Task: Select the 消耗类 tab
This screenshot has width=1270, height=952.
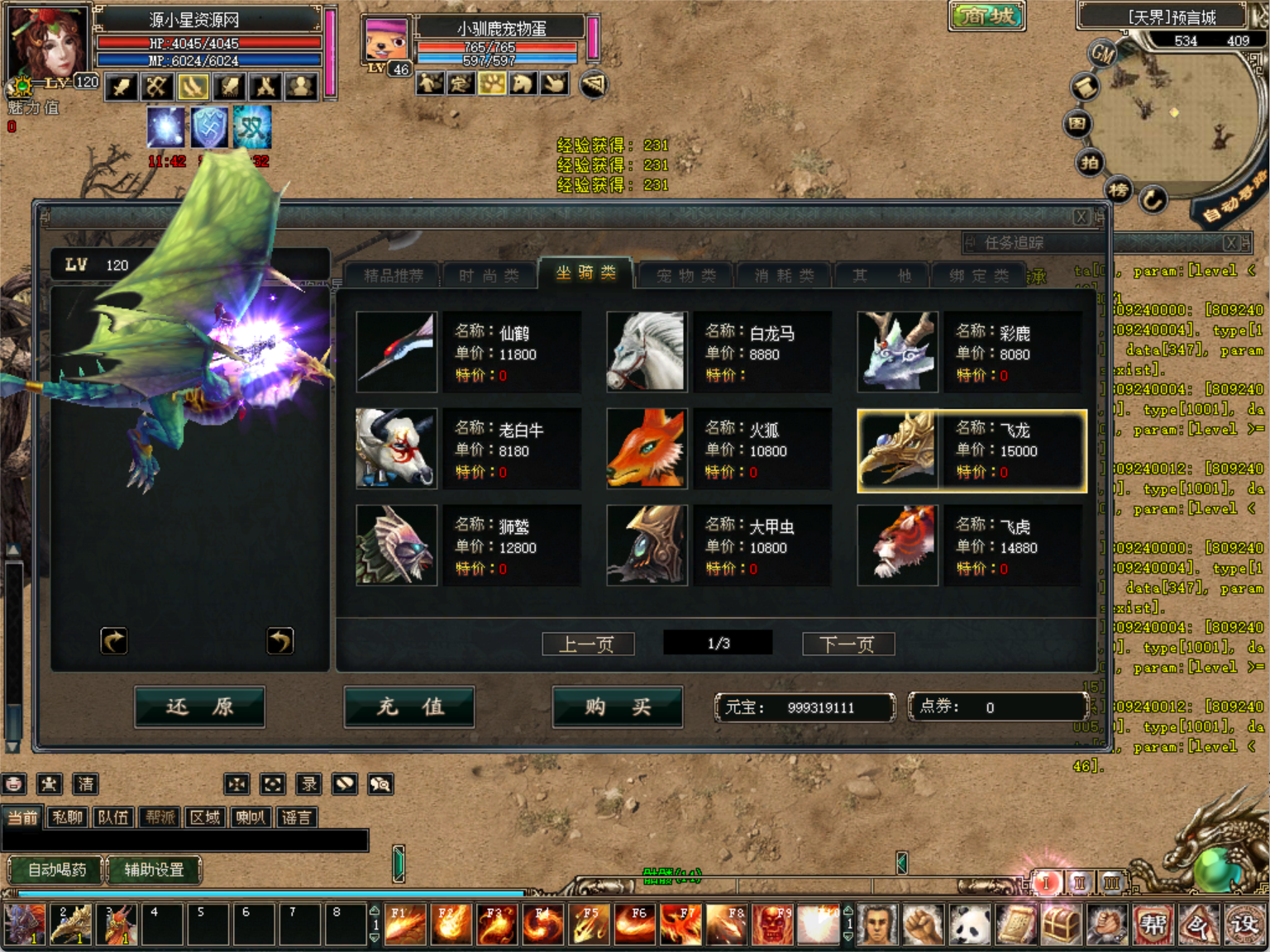Action: click(784, 275)
